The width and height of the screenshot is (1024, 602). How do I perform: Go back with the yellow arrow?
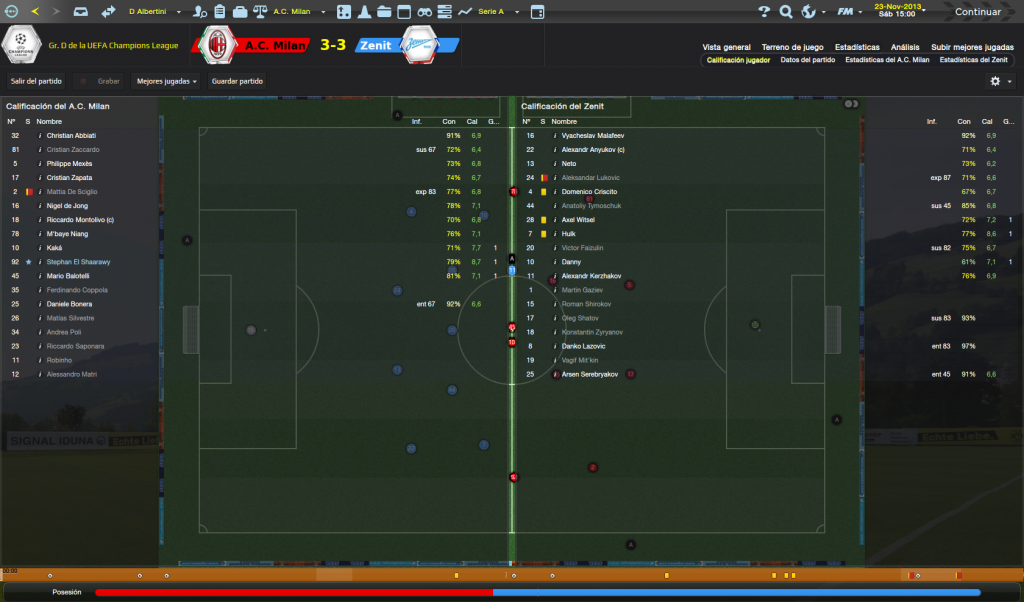coord(36,12)
